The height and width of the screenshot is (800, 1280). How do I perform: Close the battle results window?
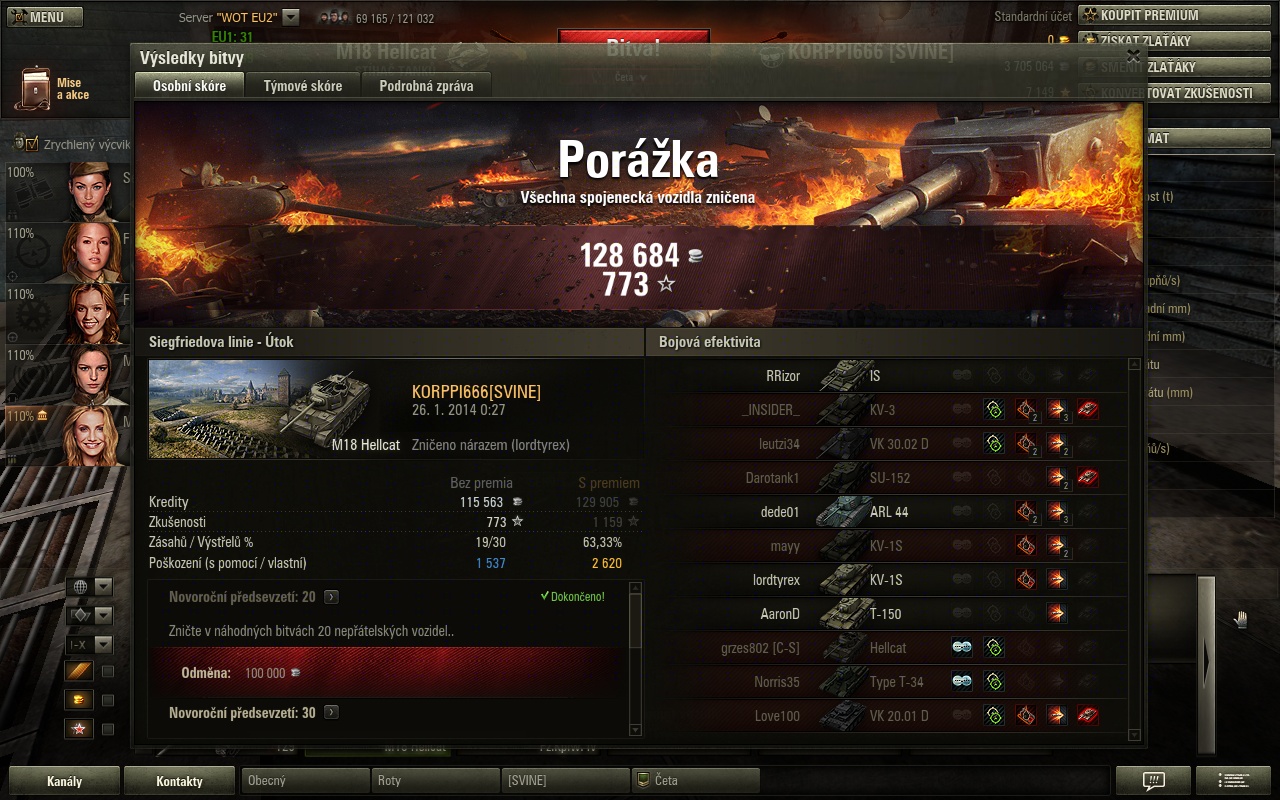[x=1133, y=57]
